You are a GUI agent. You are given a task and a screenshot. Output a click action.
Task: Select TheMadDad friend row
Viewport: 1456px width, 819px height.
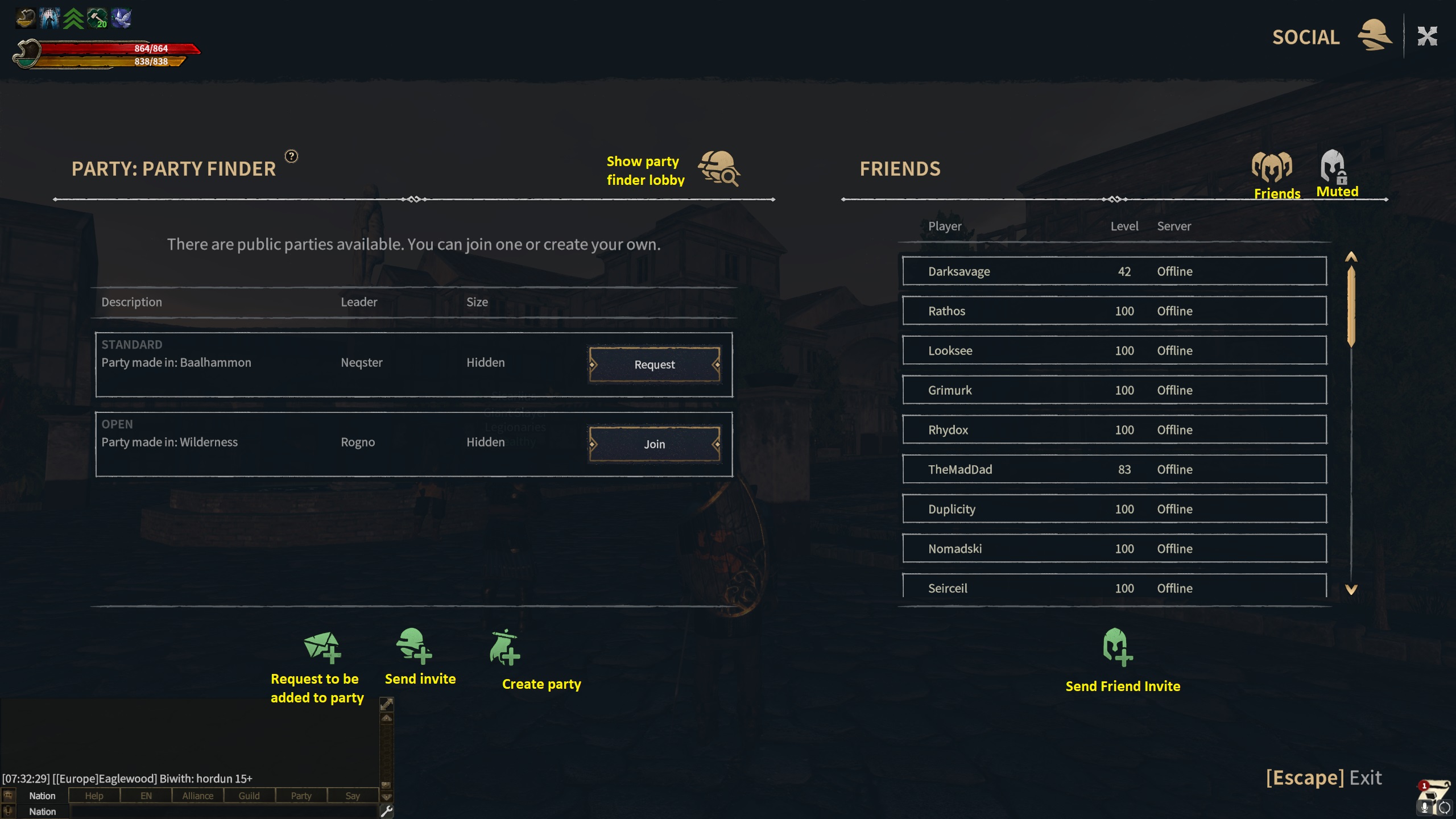(1114, 469)
